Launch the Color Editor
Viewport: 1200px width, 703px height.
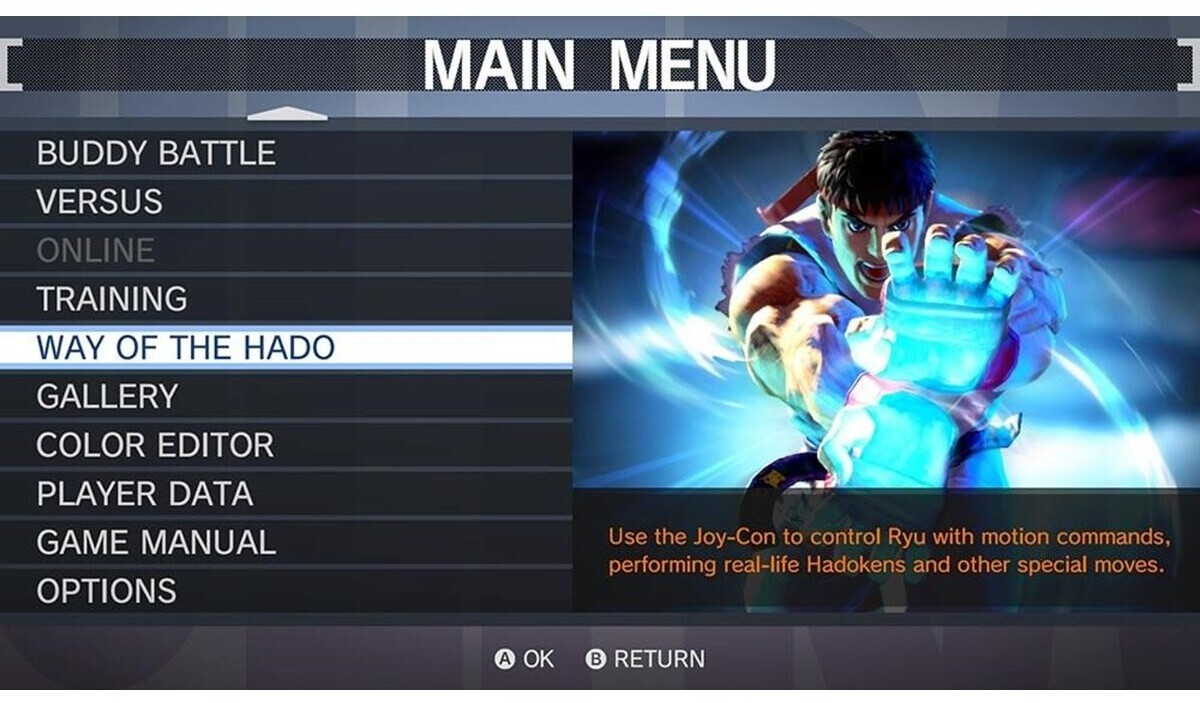point(155,445)
